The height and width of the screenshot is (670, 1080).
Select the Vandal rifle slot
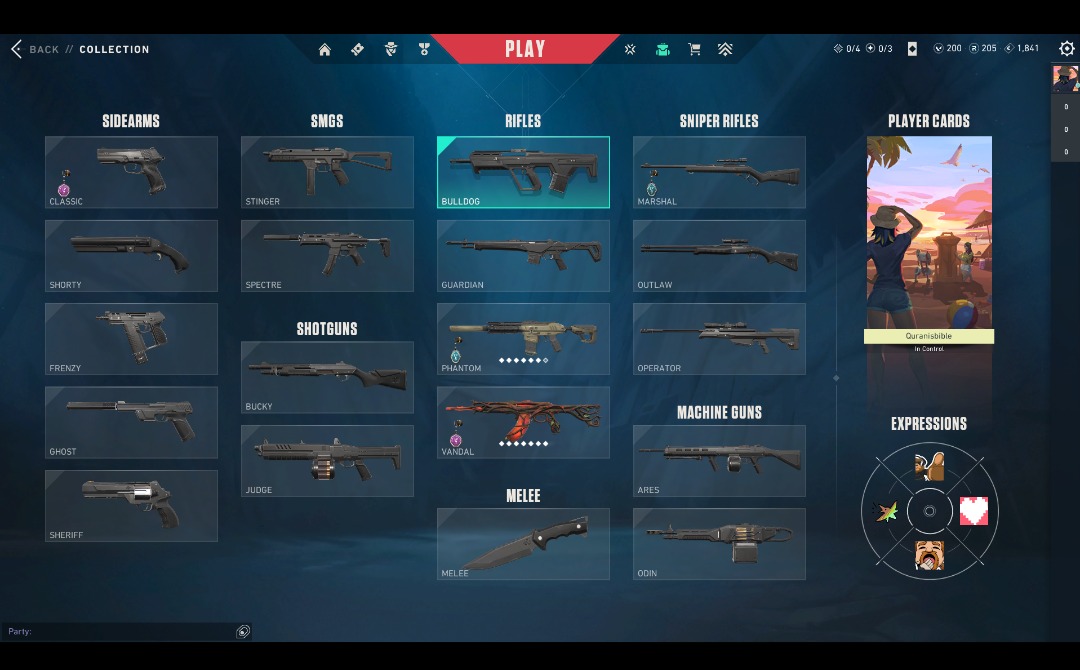coord(523,422)
